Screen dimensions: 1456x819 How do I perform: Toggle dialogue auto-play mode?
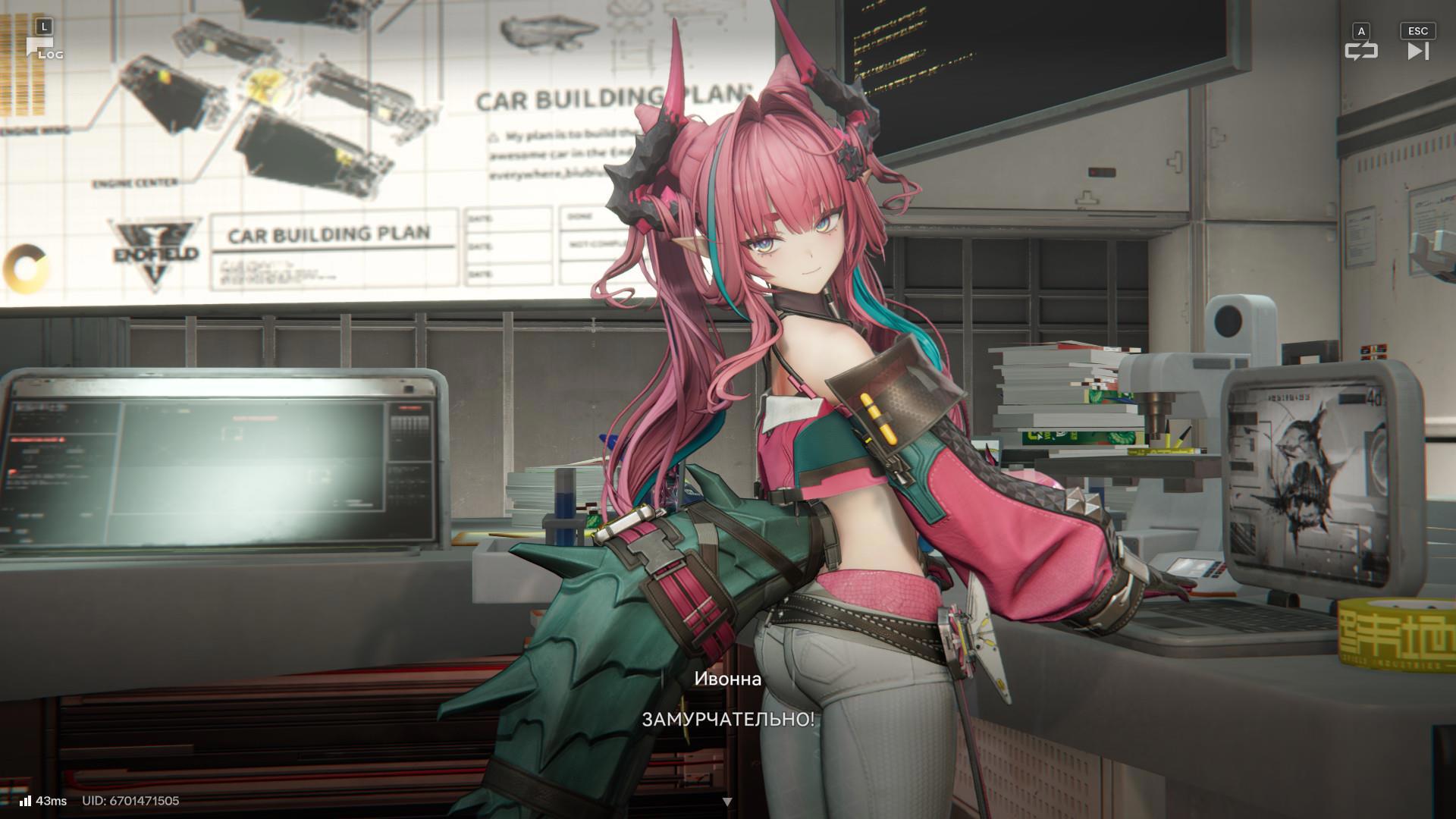coord(1361,50)
